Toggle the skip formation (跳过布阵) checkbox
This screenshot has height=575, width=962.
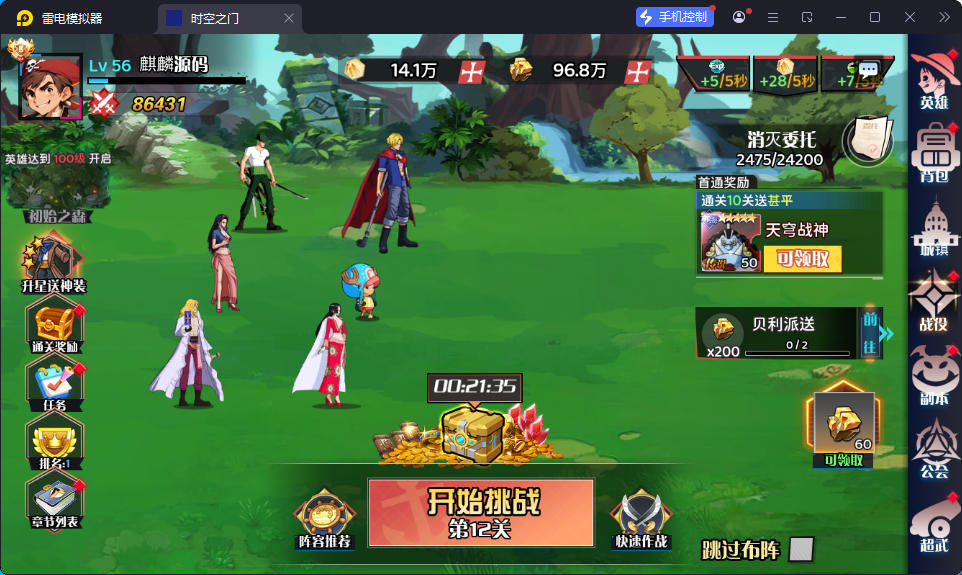point(800,549)
